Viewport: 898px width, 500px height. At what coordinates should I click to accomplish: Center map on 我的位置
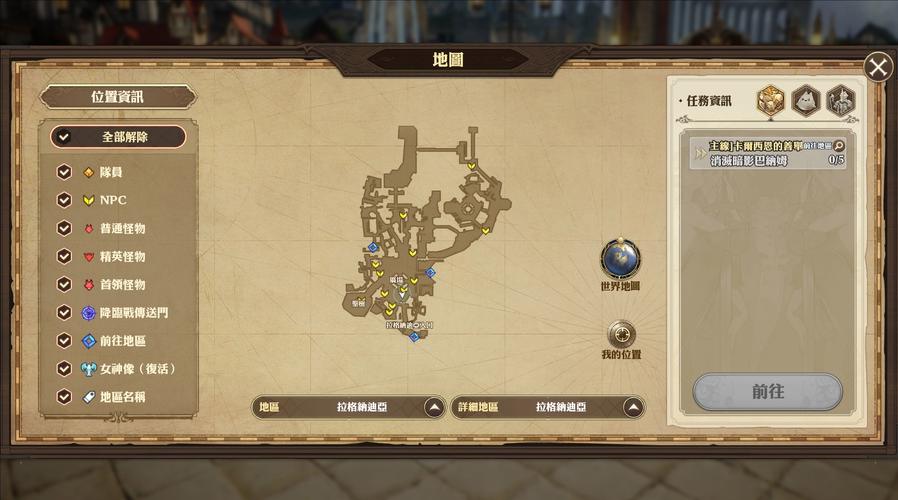point(621,334)
